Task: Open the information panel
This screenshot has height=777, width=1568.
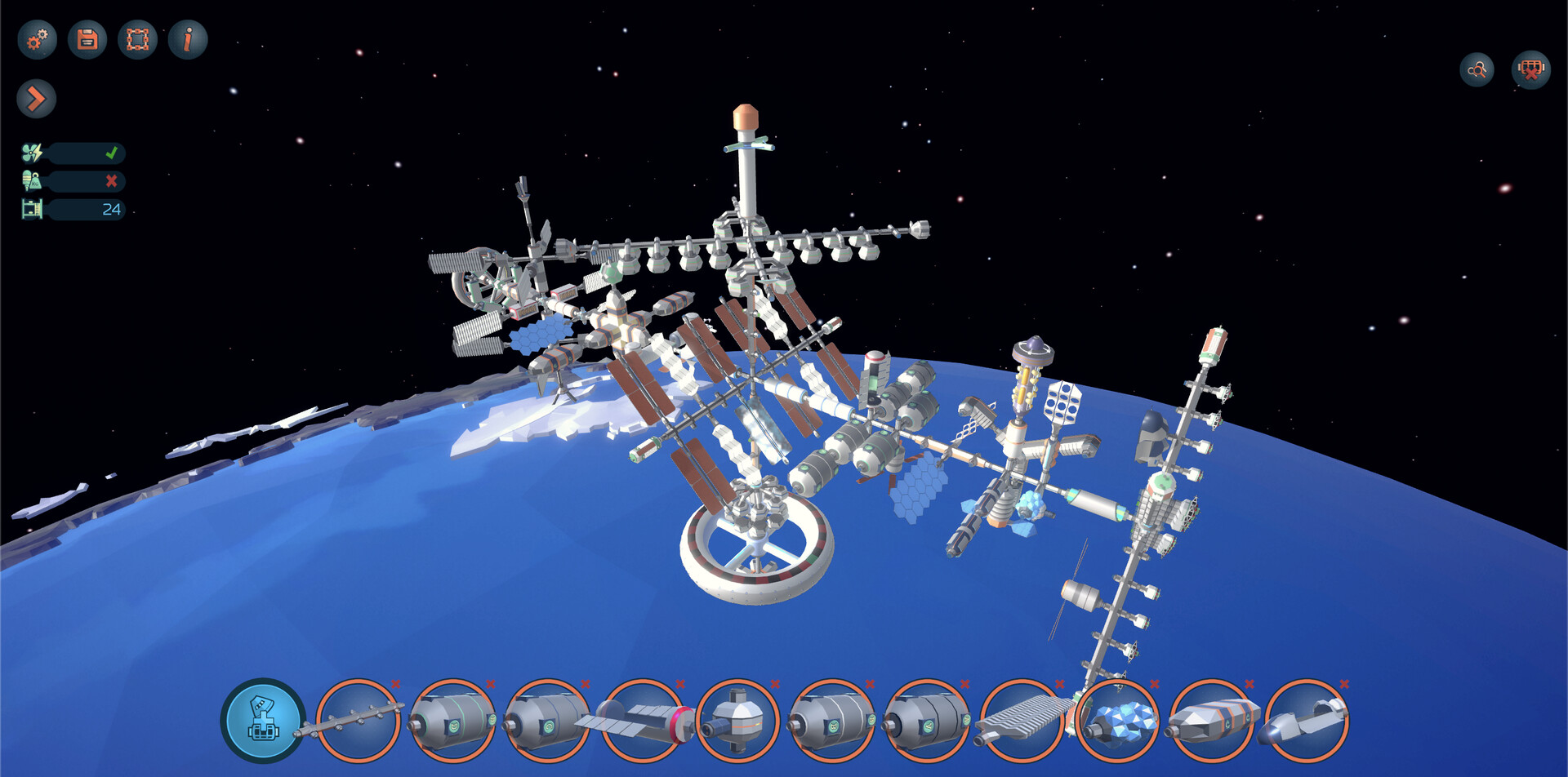Action: [x=189, y=38]
